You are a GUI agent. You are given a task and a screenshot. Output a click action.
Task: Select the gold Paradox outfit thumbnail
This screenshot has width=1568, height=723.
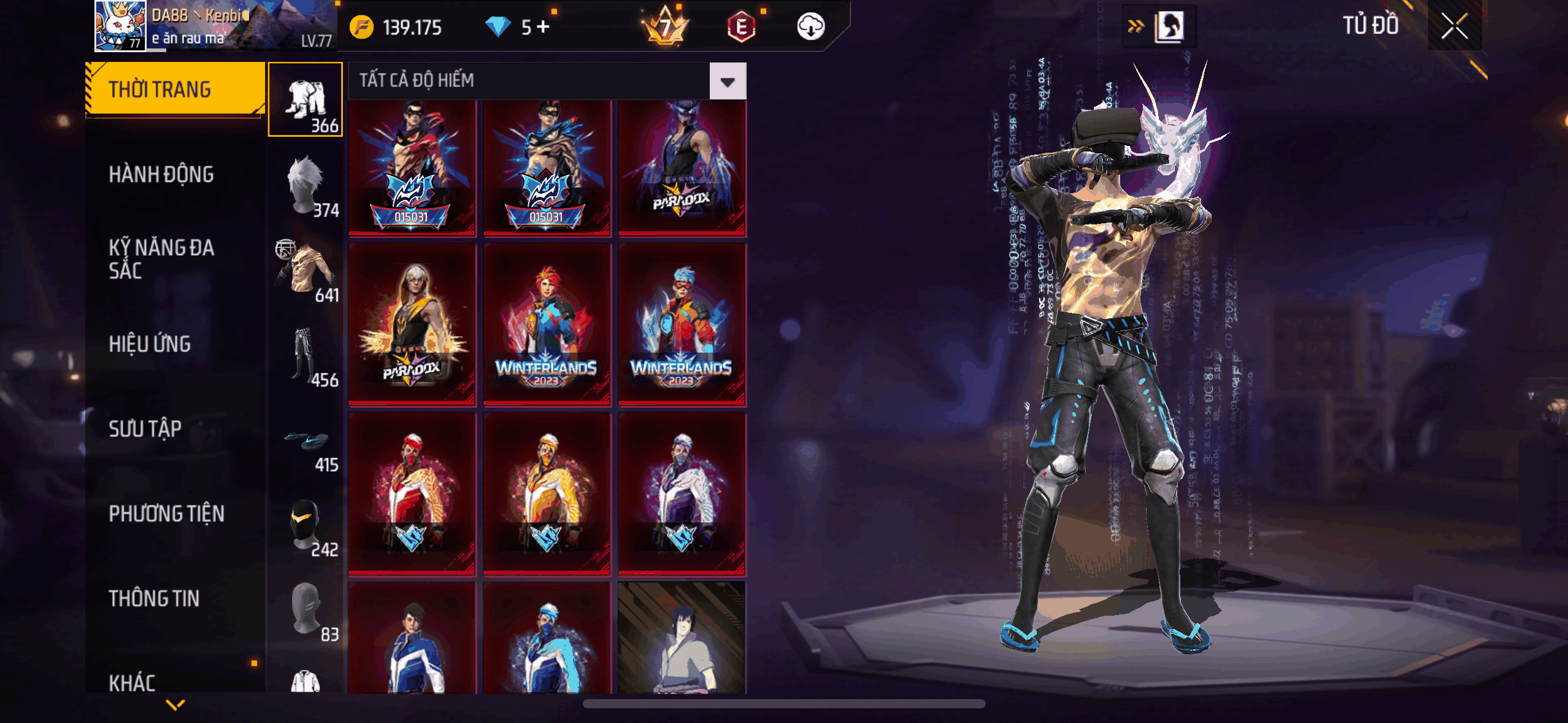[412, 324]
